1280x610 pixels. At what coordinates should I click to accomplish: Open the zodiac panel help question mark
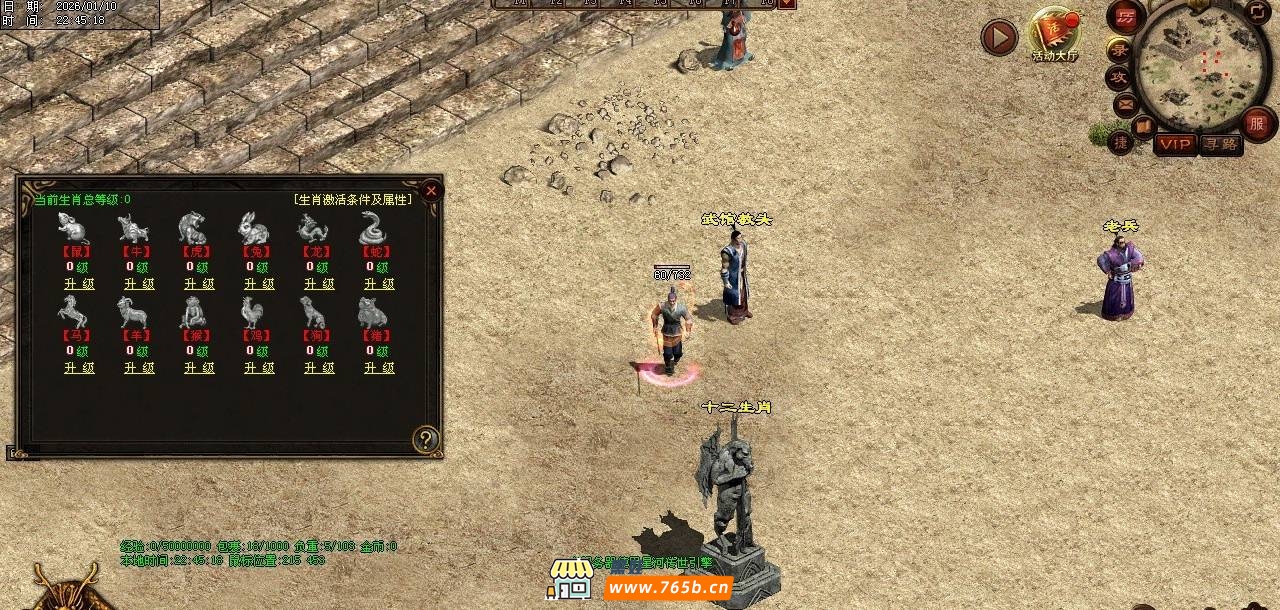426,439
